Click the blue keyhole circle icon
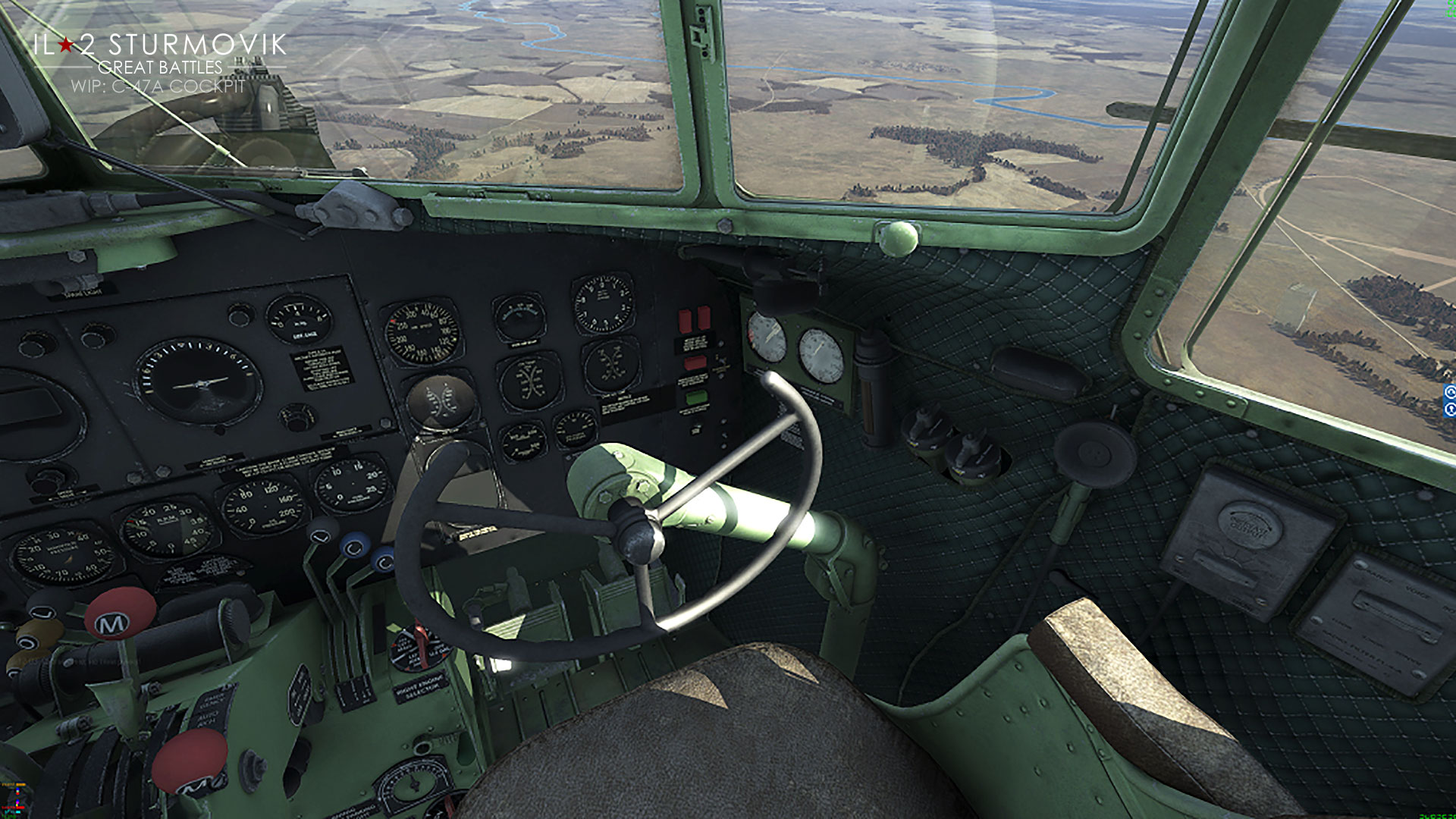This screenshot has height=819, width=1456. coord(1451,409)
